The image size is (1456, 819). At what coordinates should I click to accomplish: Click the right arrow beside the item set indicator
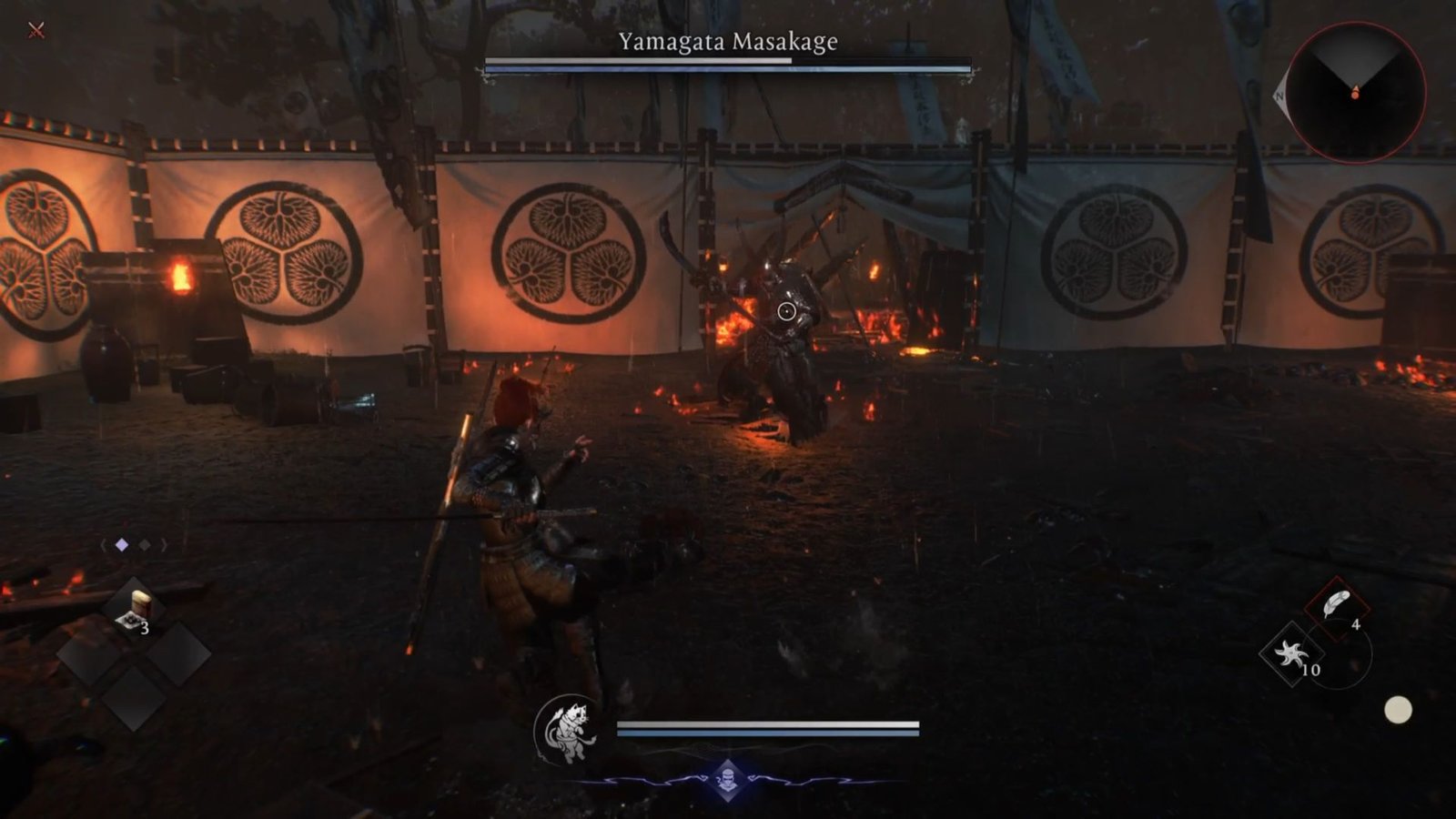[165, 544]
